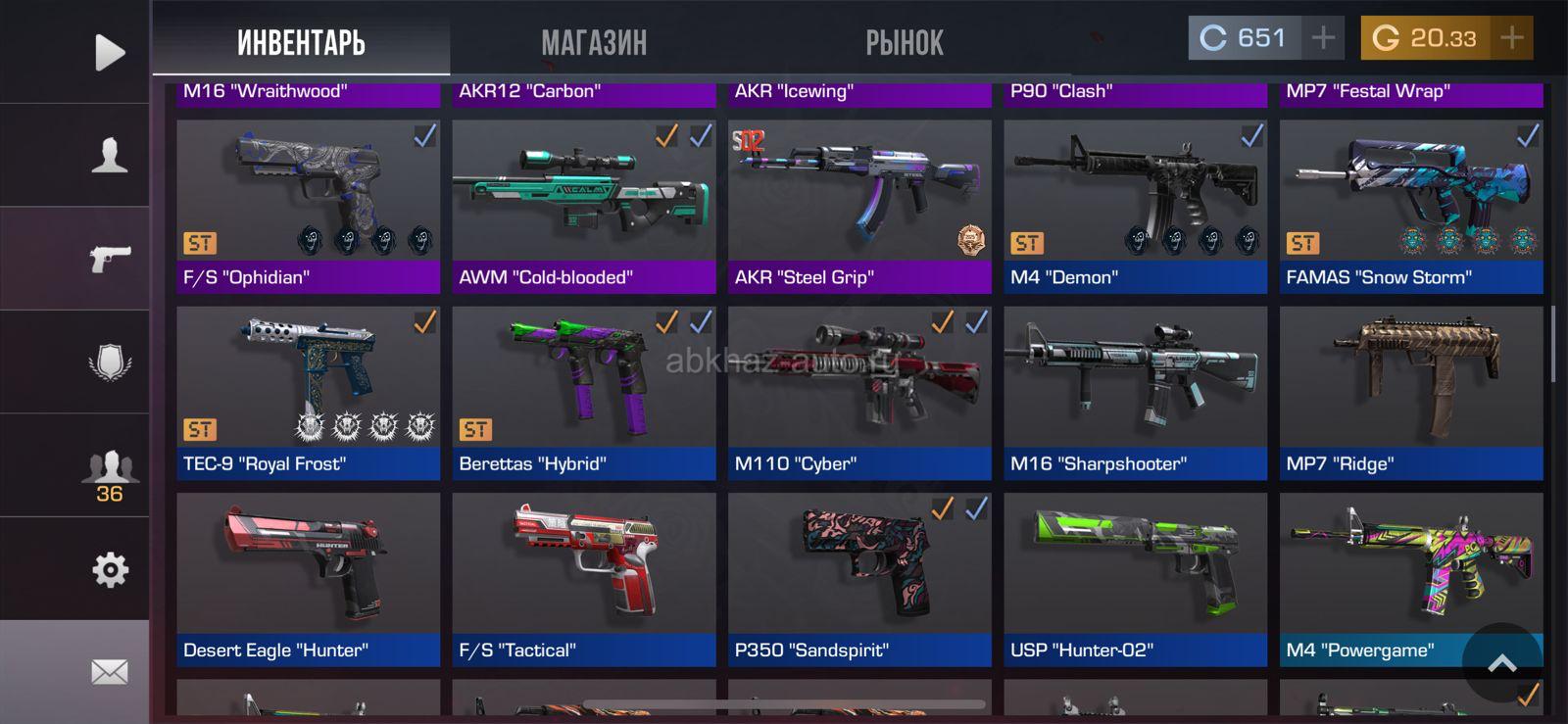Select the Инвентарь tab
Viewport: 1568px width, 724px height.
pos(301,42)
